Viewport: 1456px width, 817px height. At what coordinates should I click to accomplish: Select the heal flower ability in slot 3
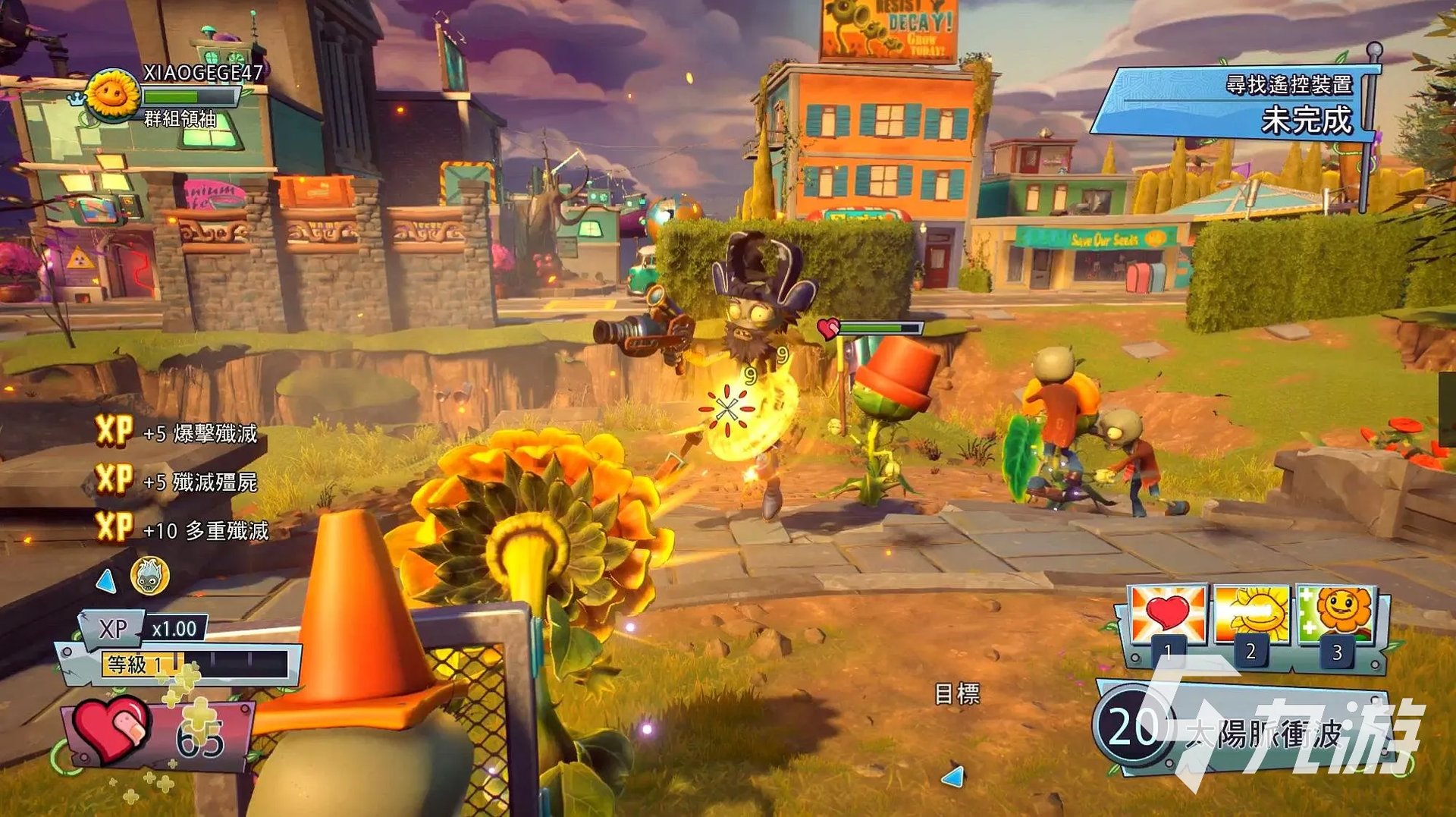coord(1336,616)
